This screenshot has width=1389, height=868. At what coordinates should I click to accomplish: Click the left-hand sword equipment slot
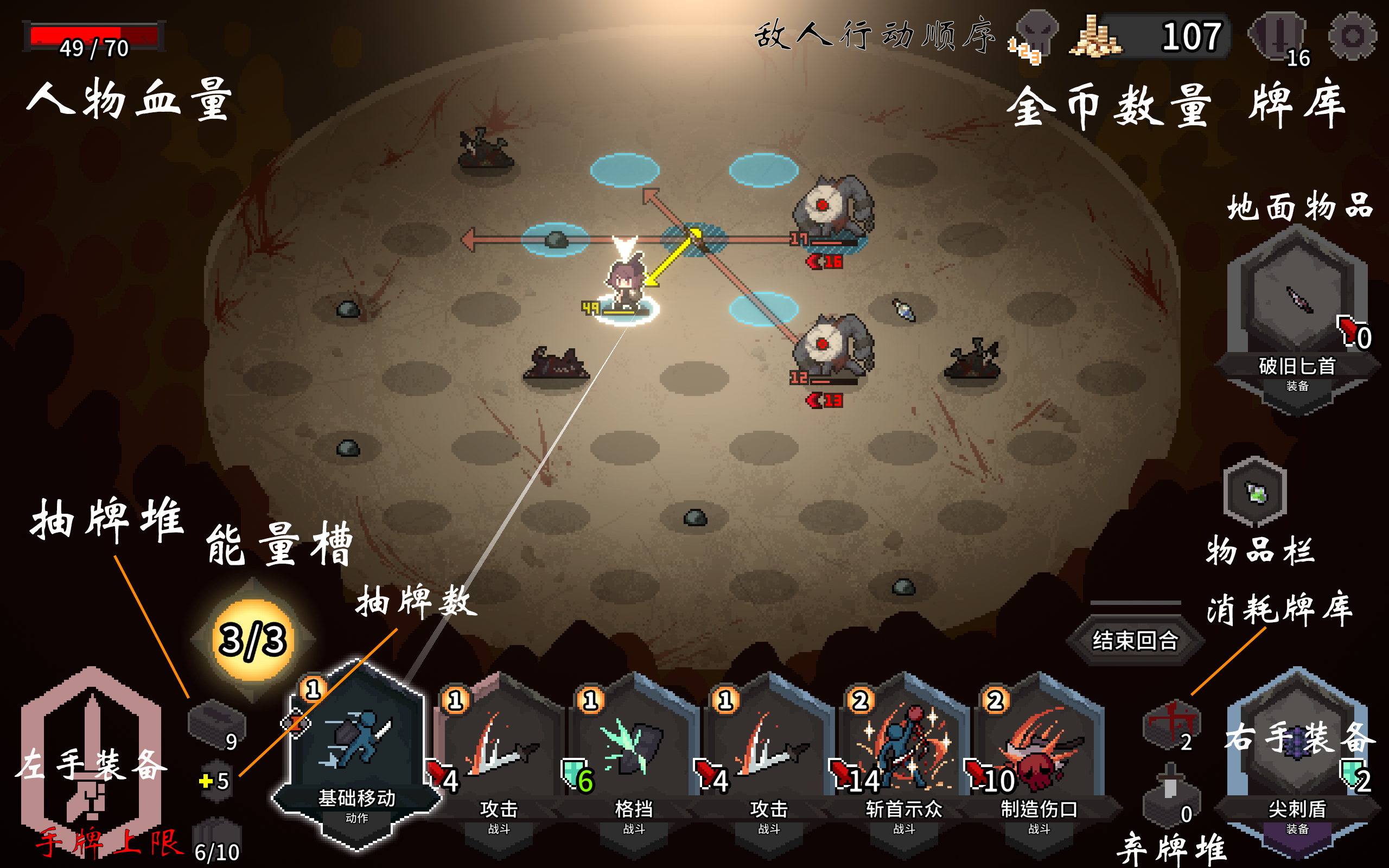click(91, 758)
